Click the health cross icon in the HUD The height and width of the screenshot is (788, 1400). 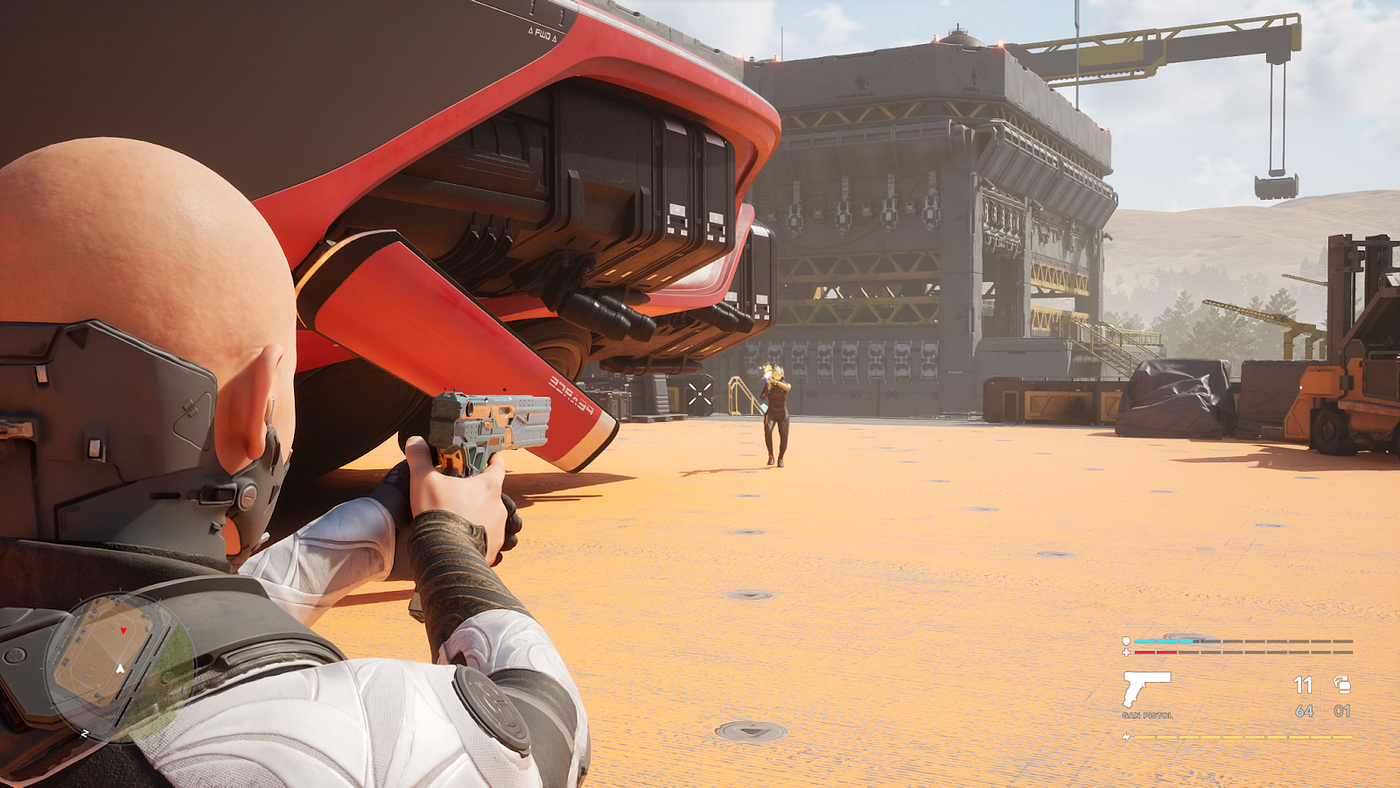1126,652
